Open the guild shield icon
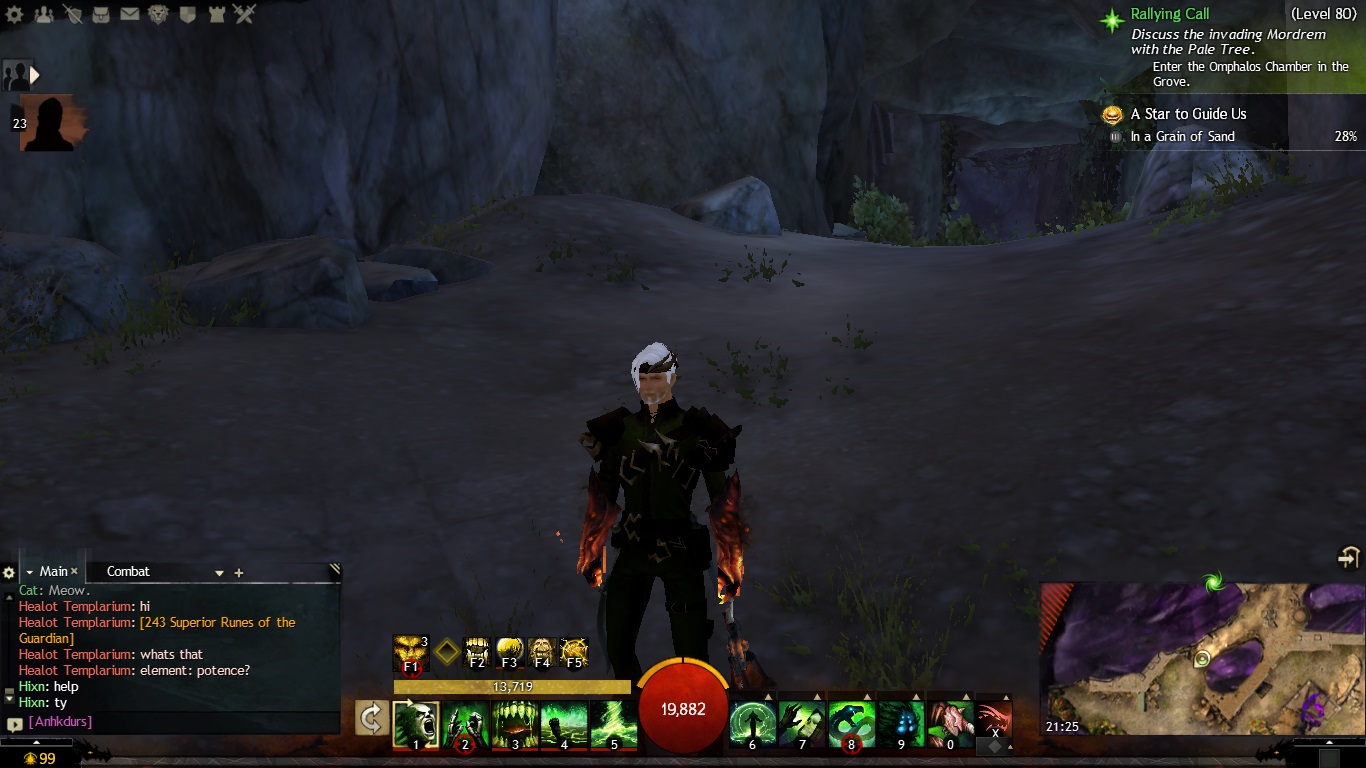 [x=187, y=14]
